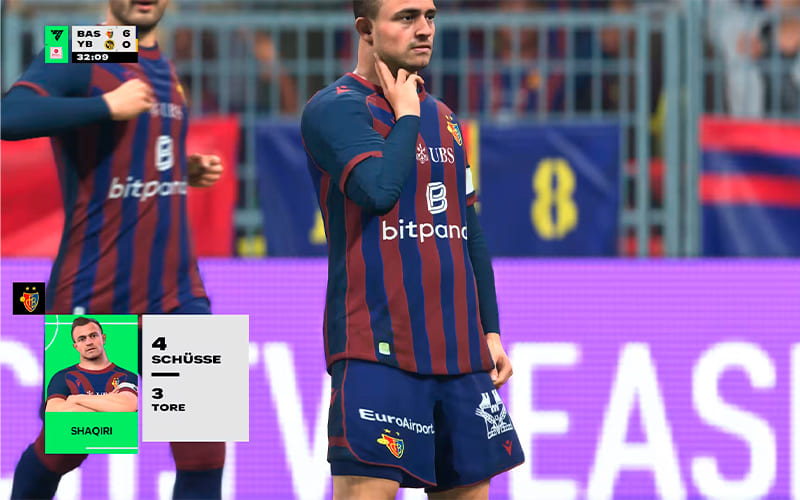Image resolution: width=800 pixels, height=500 pixels.
Task: Click the green EA FC logo on the scoreboard
Action: pyautogui.click(x=57, y=37)
